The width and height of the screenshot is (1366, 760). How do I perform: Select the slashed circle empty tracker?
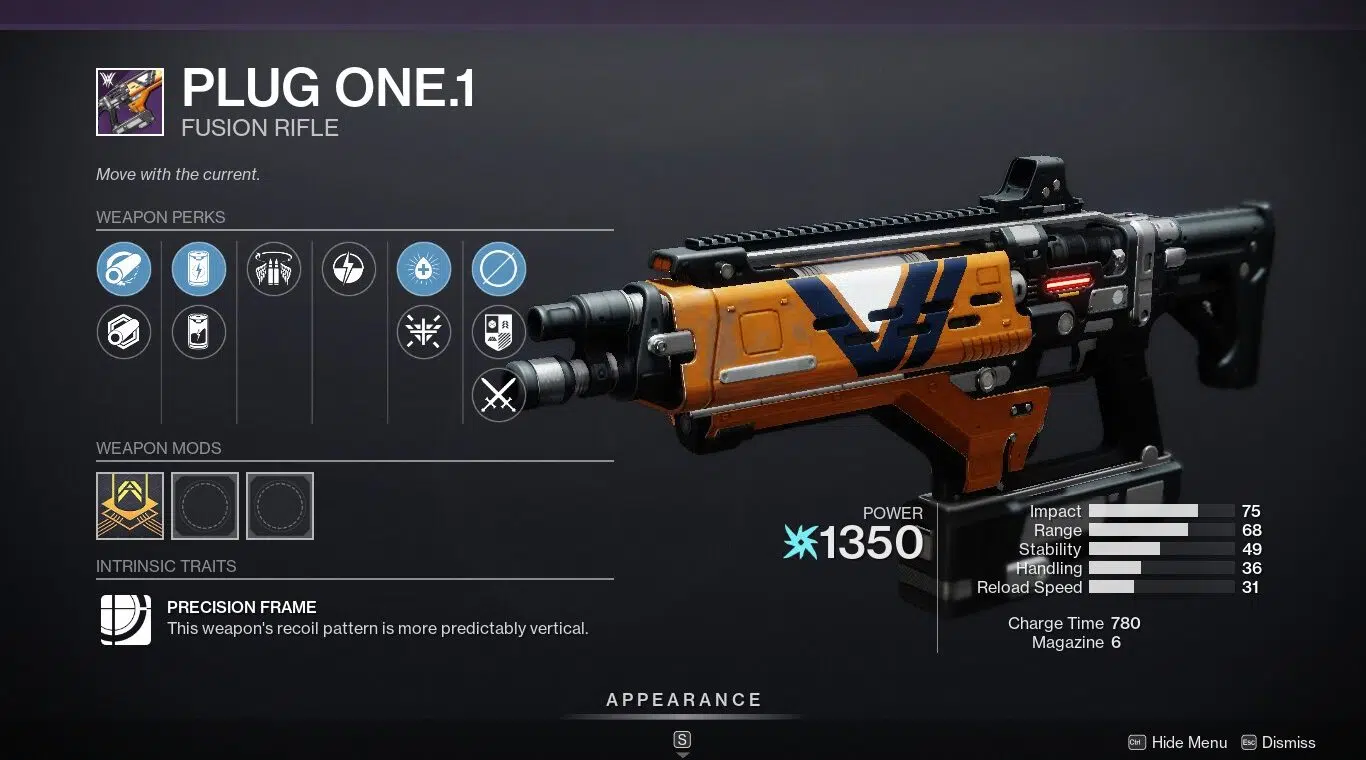click(x=499, y=269)
